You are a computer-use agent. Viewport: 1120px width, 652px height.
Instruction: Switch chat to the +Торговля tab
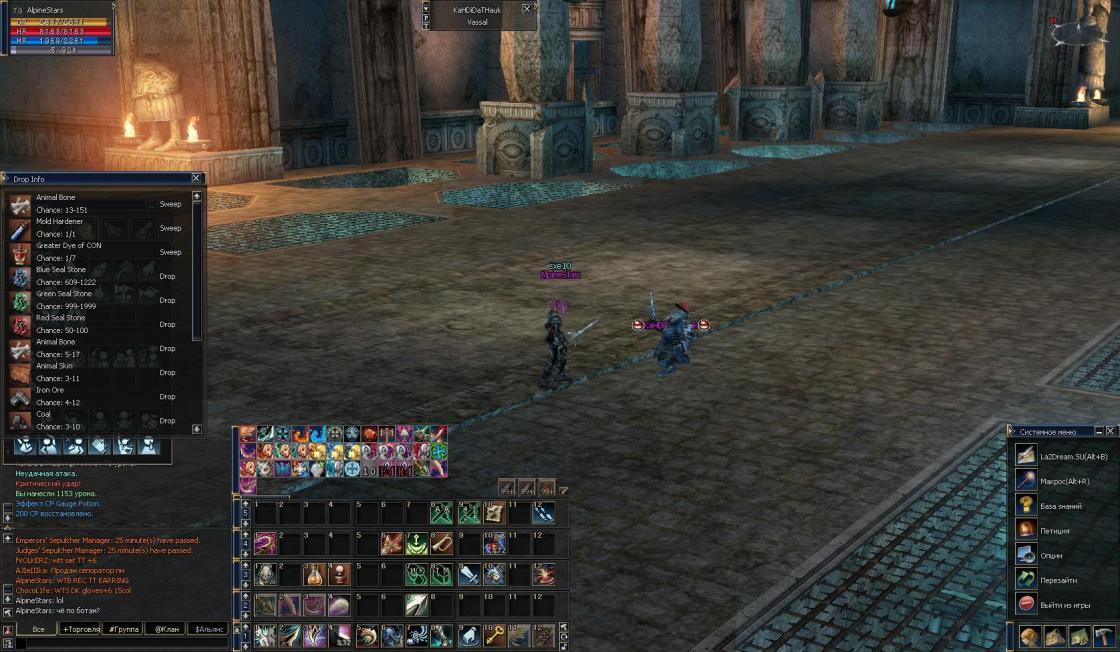pos(86,629)
